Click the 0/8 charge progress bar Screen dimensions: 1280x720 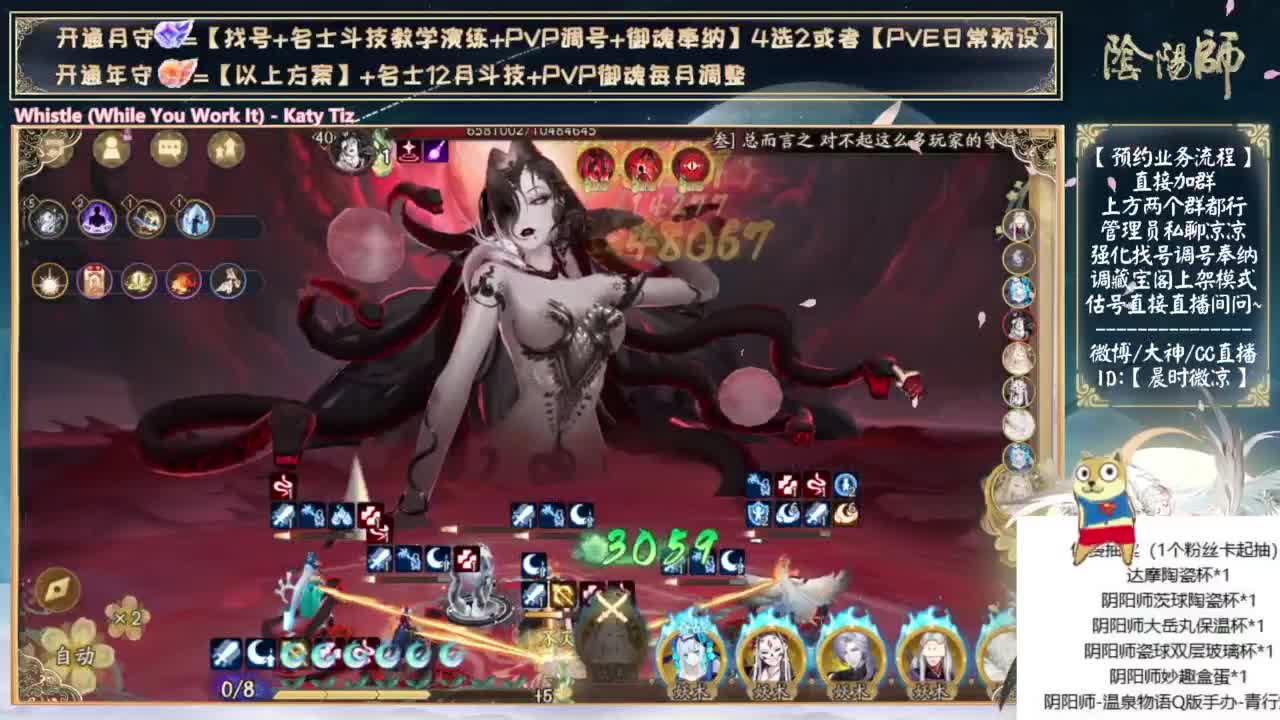coord(238,689)
